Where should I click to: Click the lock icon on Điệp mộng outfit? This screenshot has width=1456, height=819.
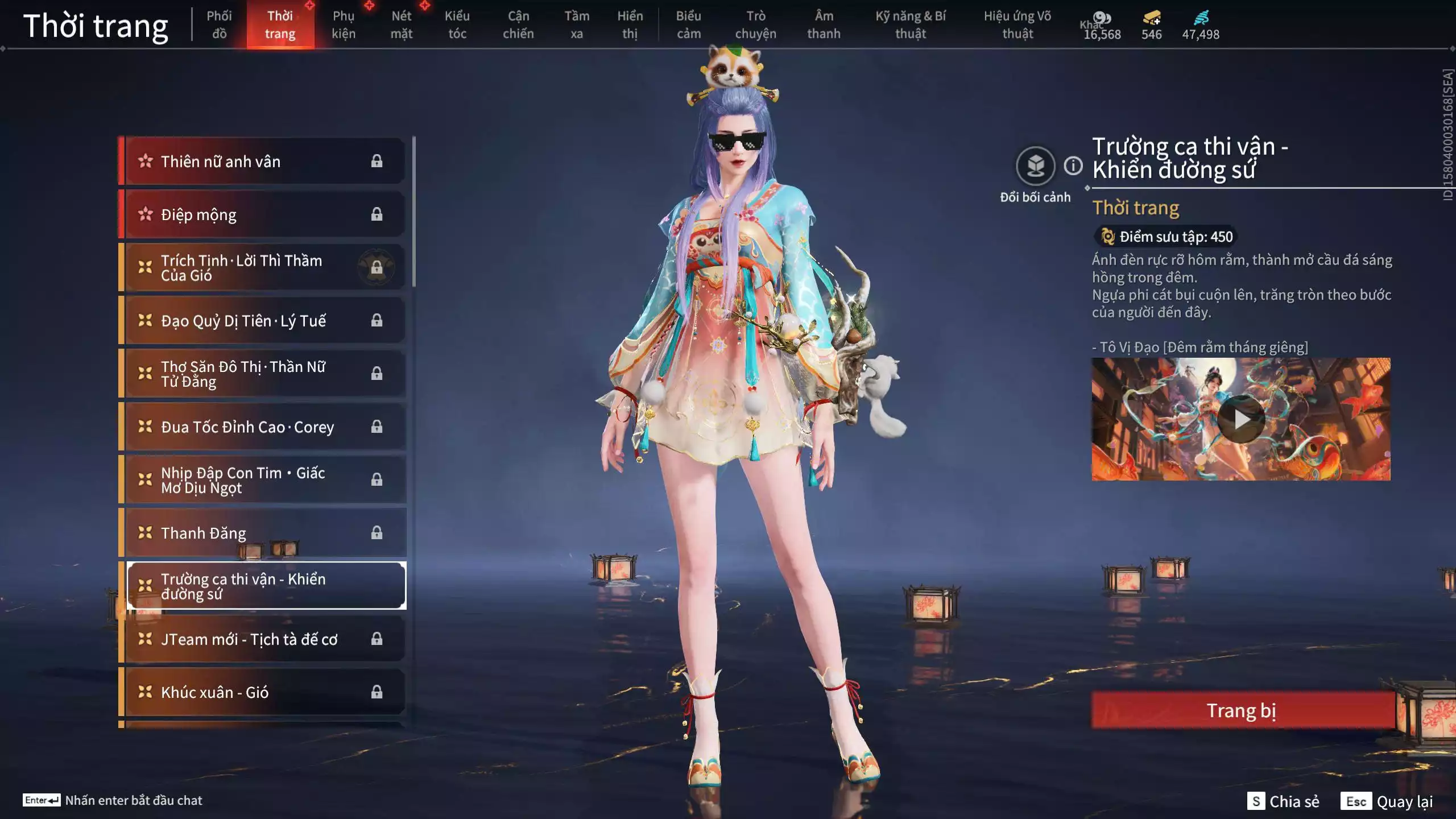tap(377, 214)
